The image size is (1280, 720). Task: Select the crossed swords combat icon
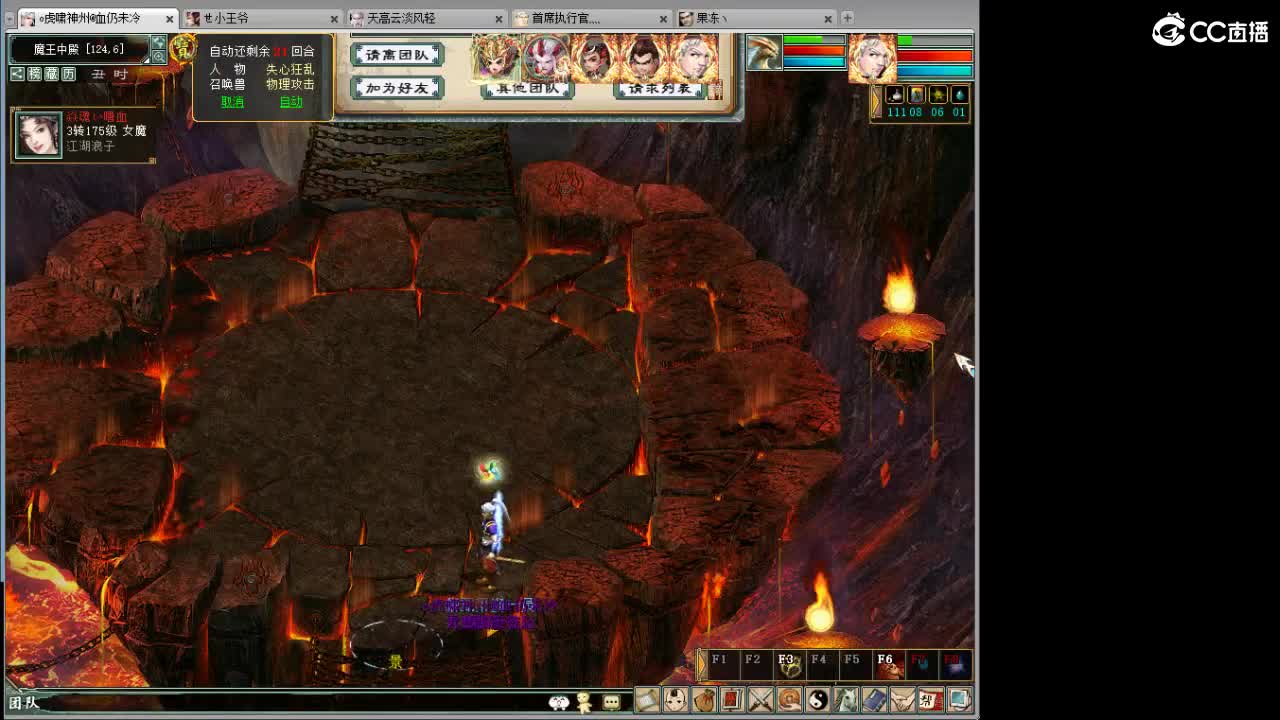pos(761,702)
